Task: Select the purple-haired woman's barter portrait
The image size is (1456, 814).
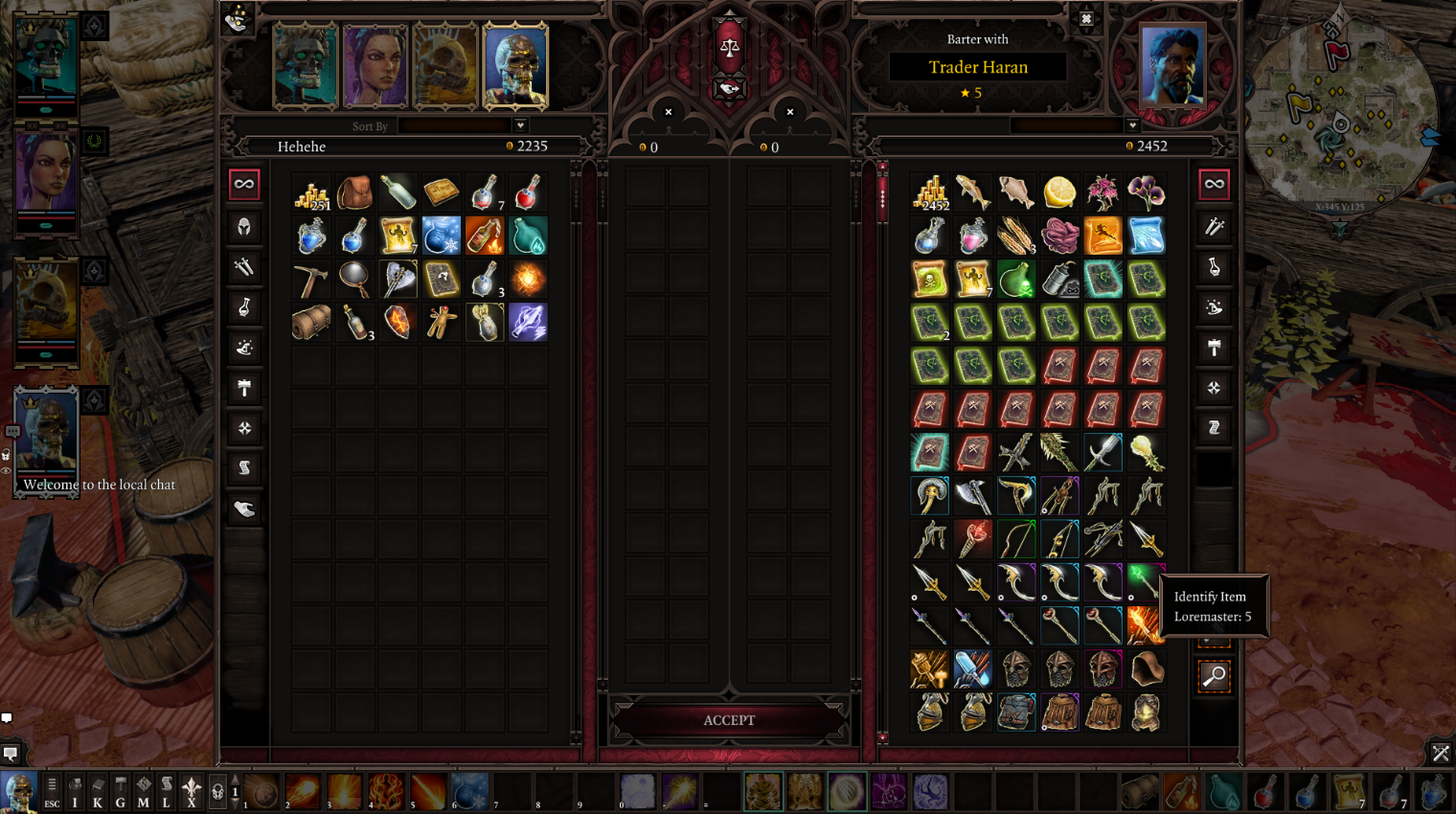Action: (x=375, y=65)
